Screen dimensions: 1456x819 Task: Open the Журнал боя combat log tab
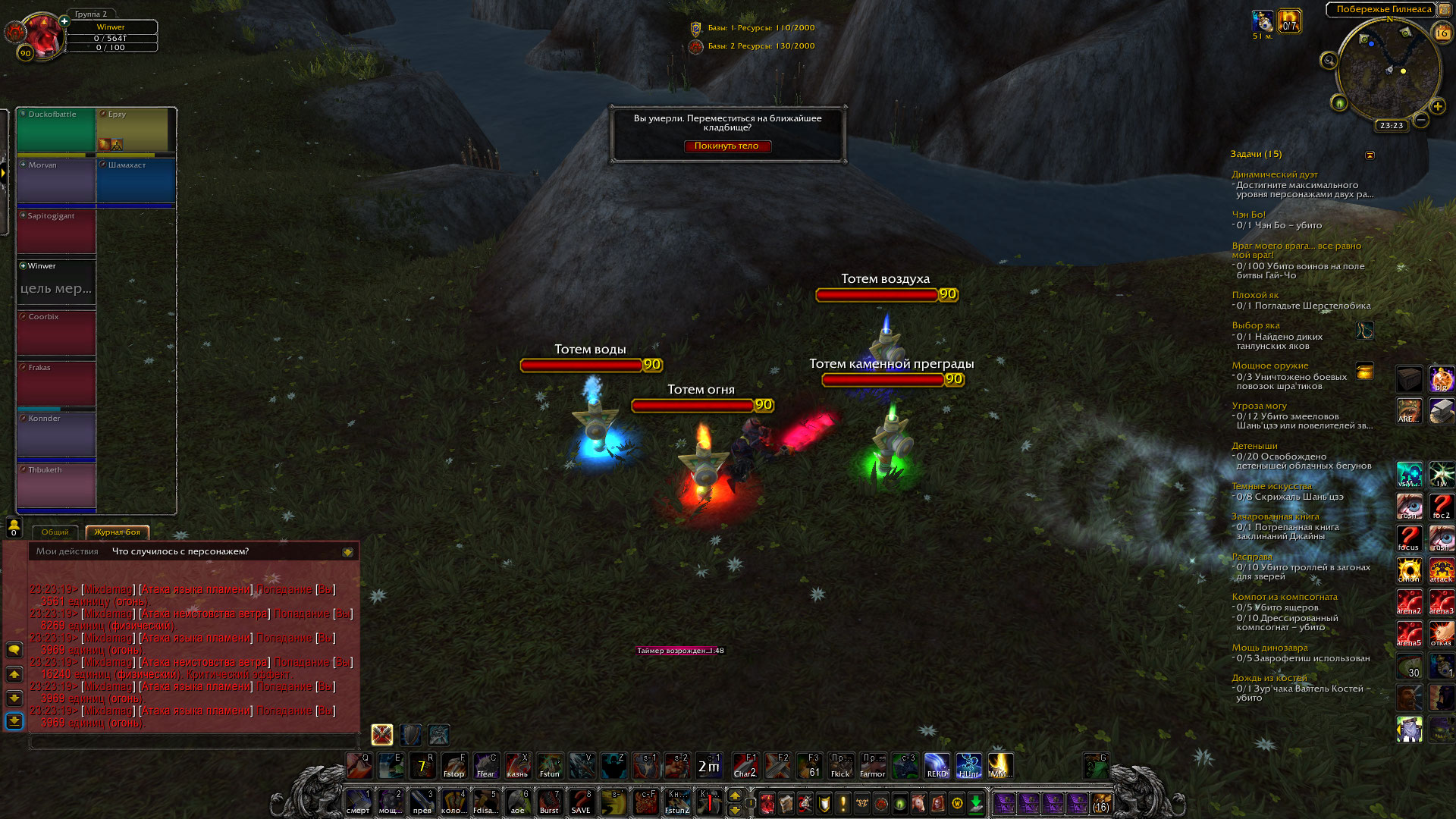117,532
